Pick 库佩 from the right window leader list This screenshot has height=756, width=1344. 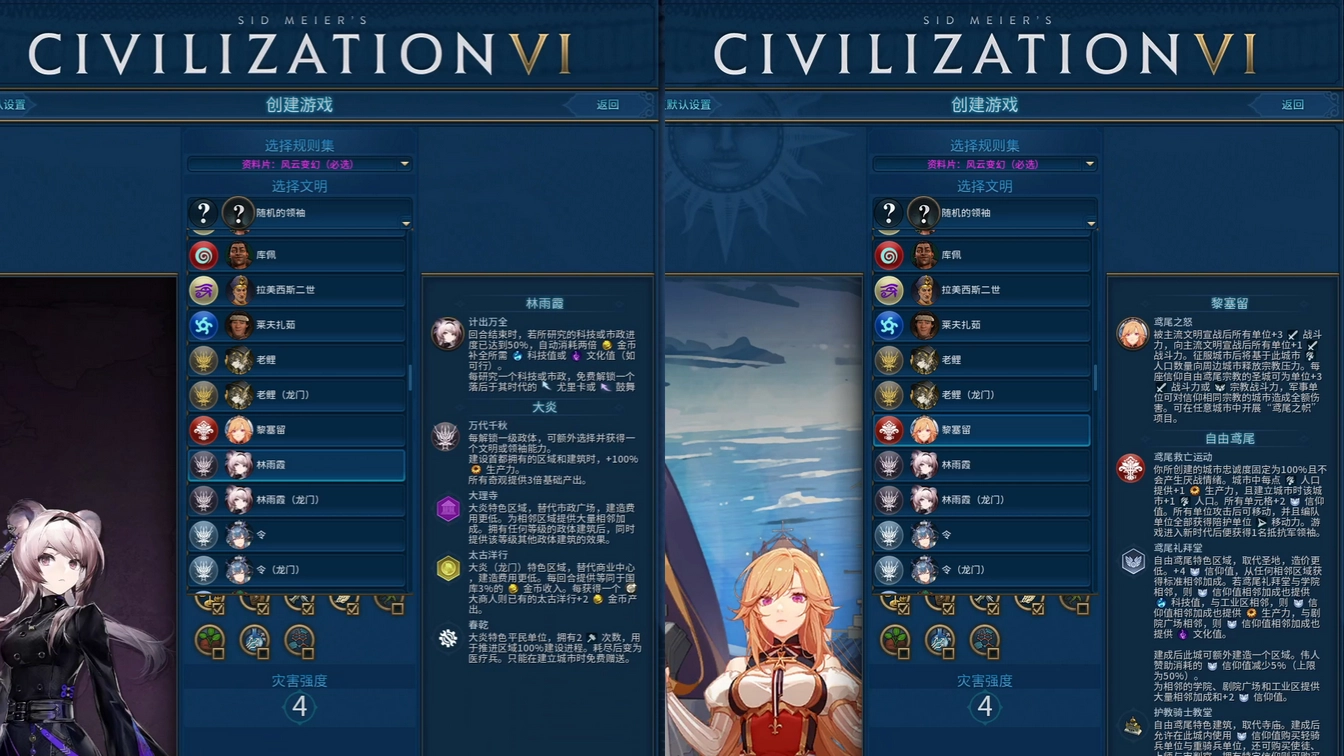coord(984,255)
